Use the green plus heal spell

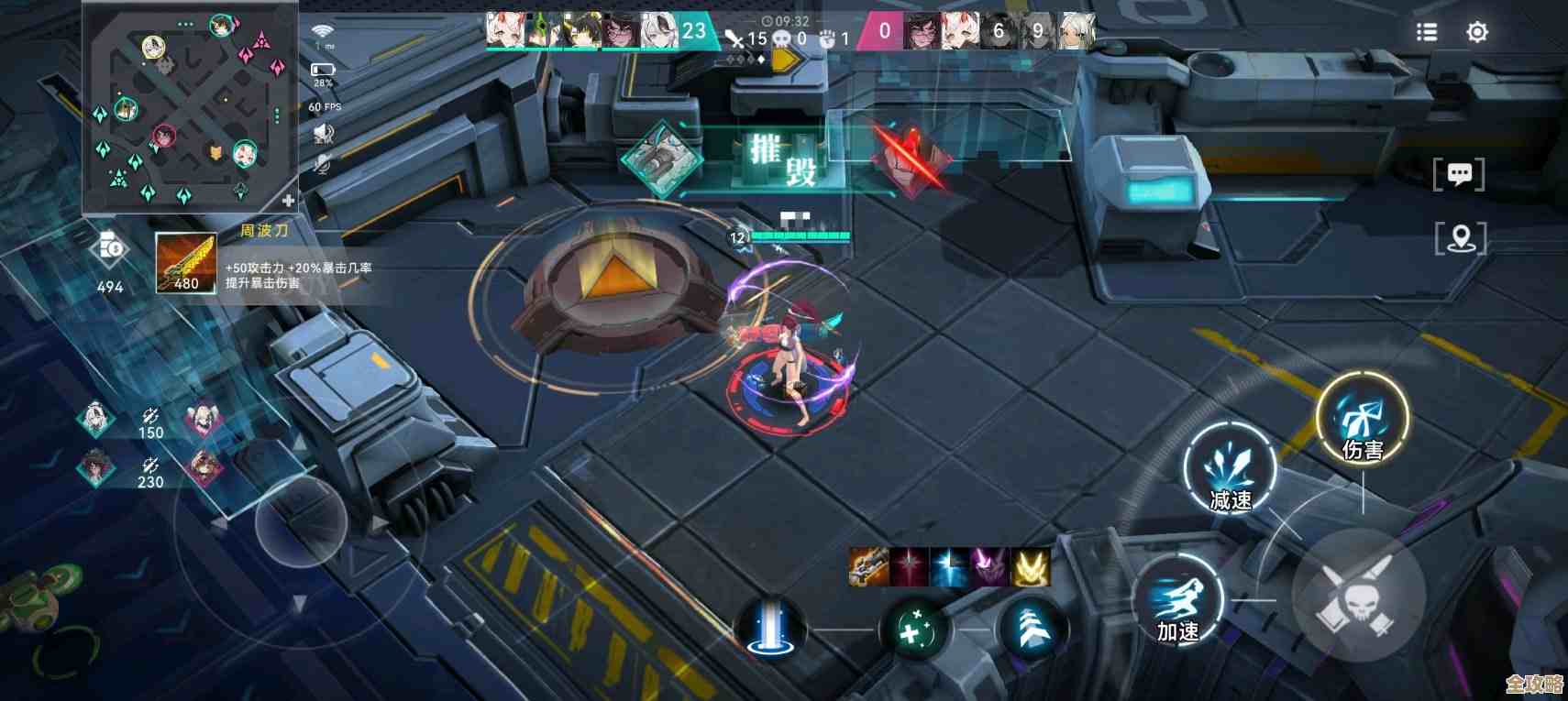(x=913, y=630)
